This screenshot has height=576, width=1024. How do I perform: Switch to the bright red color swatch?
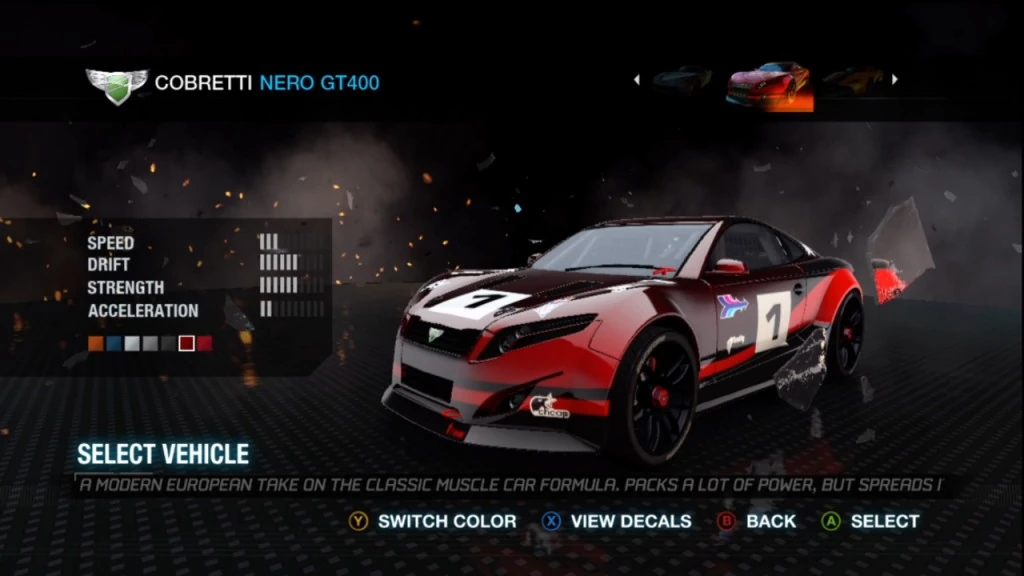[205, 343]
